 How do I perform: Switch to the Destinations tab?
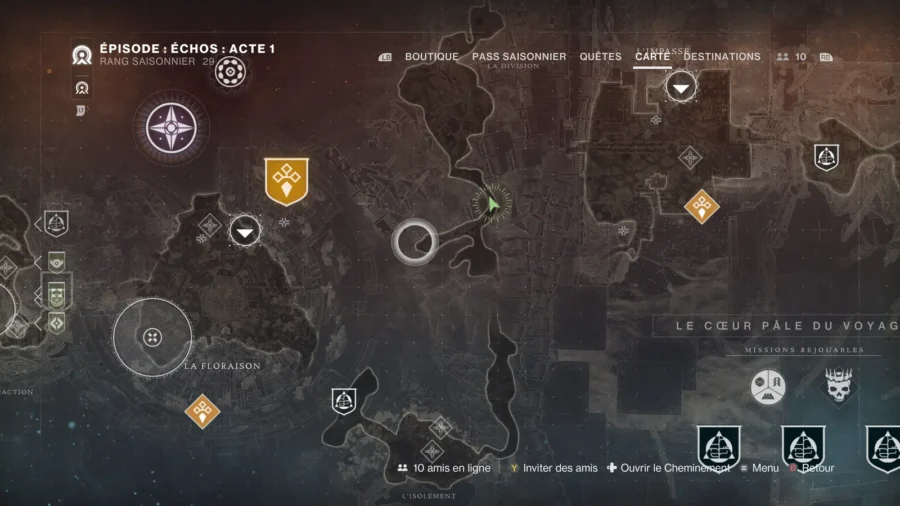pyautogui.click(x=721, y=57)
